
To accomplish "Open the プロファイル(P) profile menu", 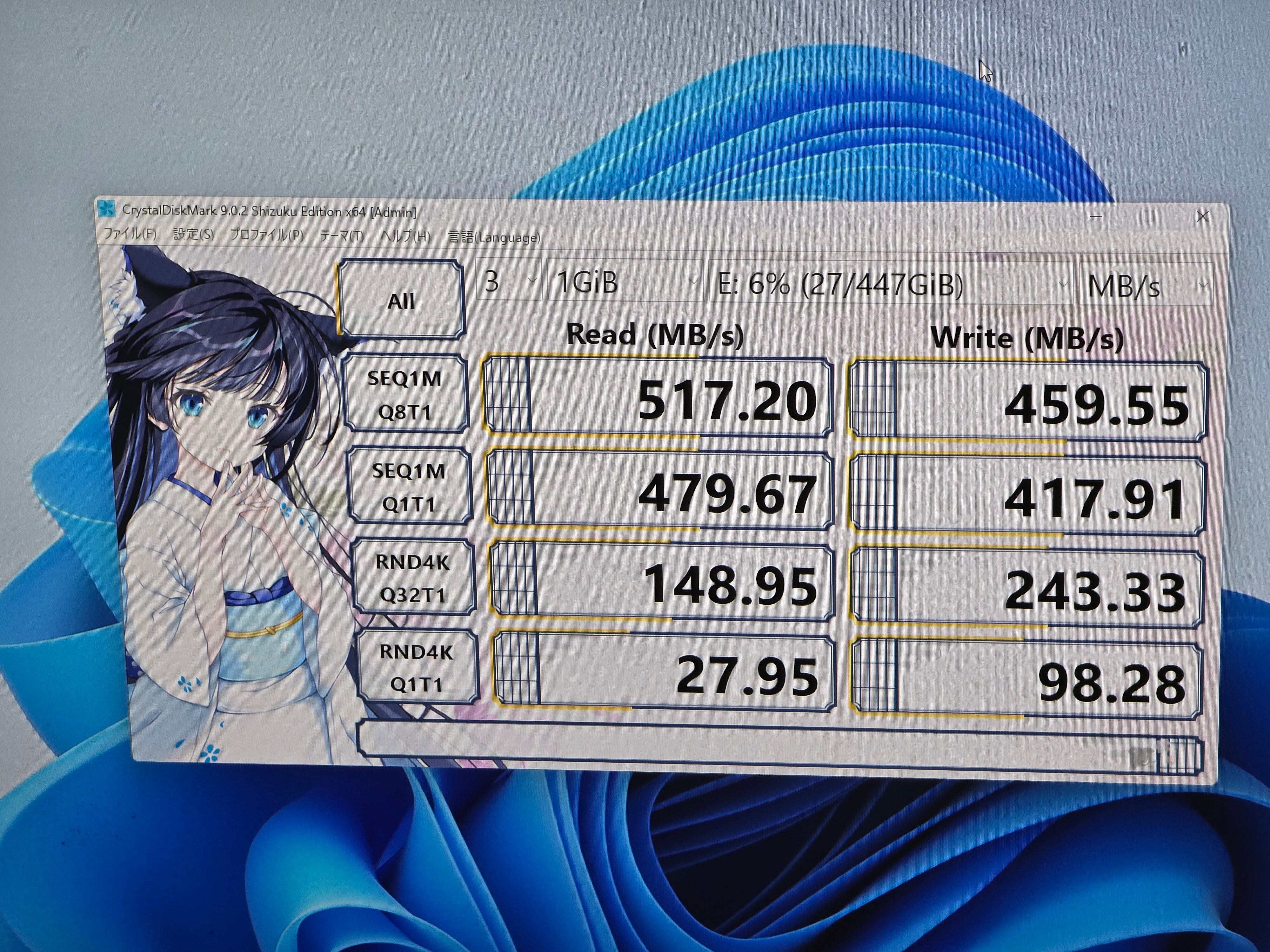I will (267, 235).
